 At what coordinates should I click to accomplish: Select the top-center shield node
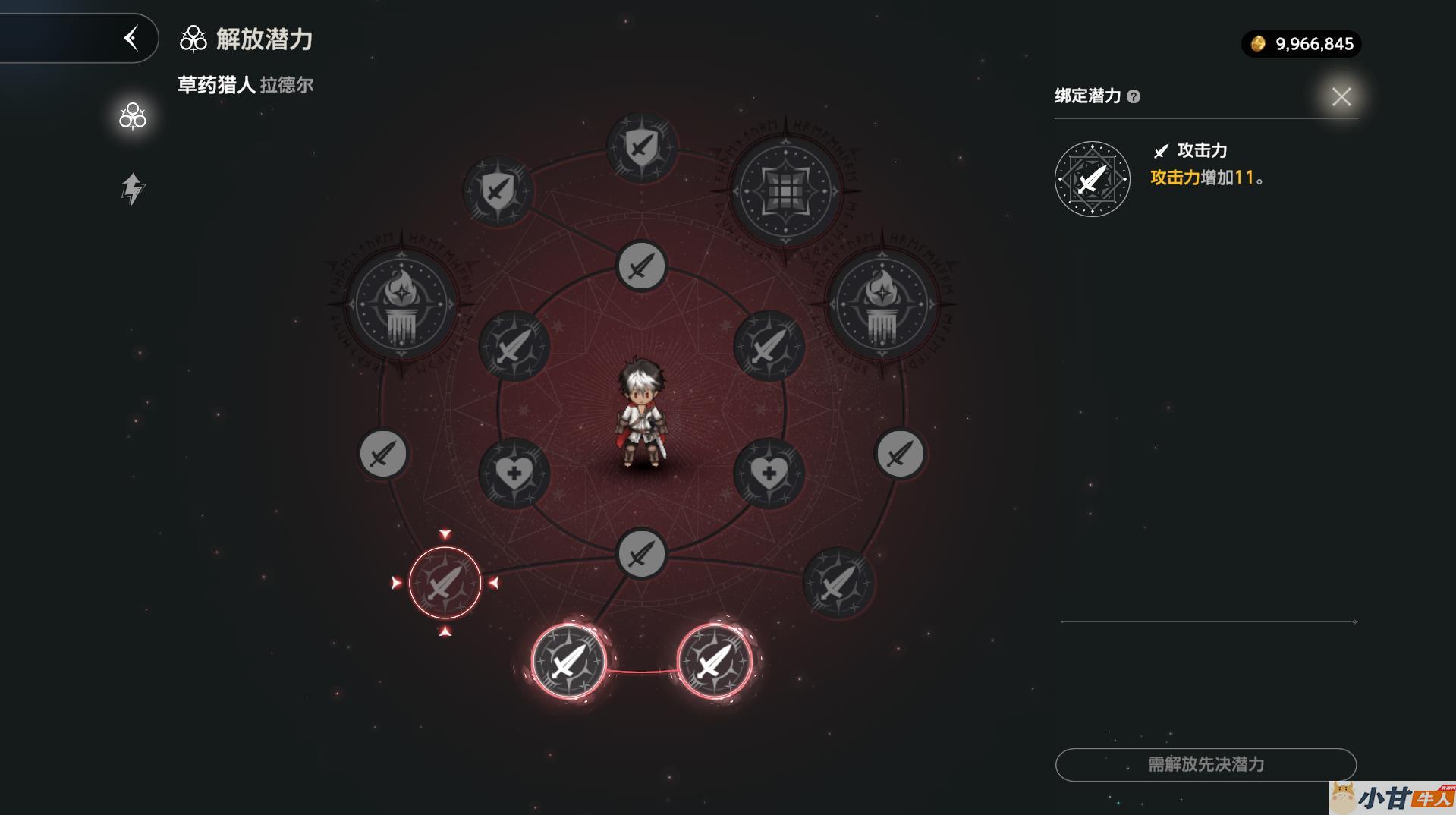642,147
